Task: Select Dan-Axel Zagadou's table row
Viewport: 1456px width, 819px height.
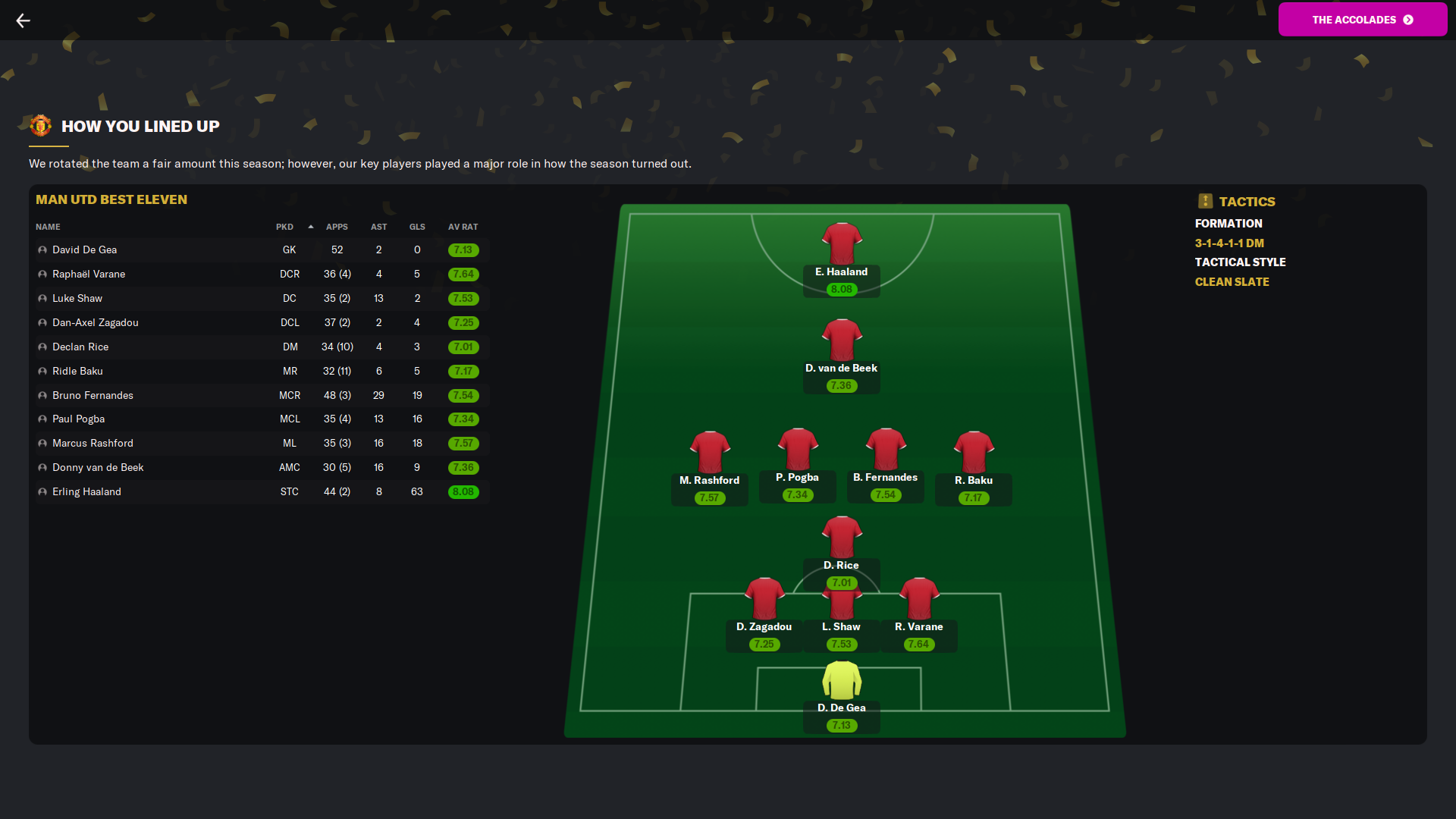Action: 96,323
